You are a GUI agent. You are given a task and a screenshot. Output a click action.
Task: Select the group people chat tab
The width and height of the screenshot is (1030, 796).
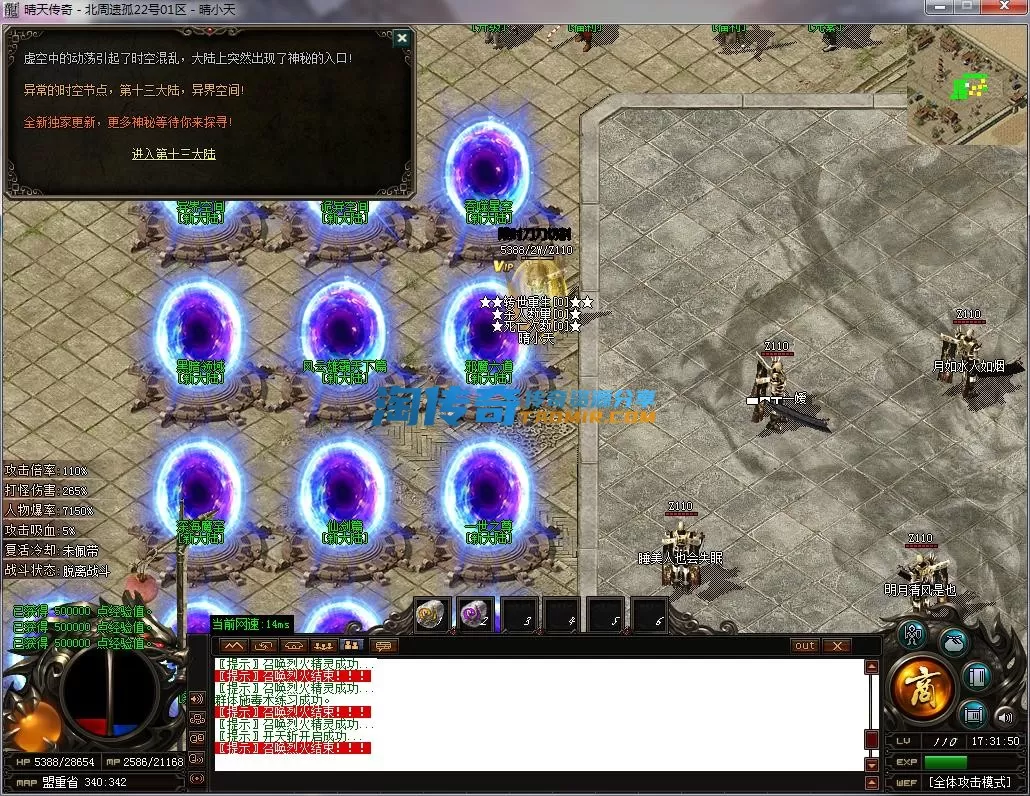click(323, 646)
